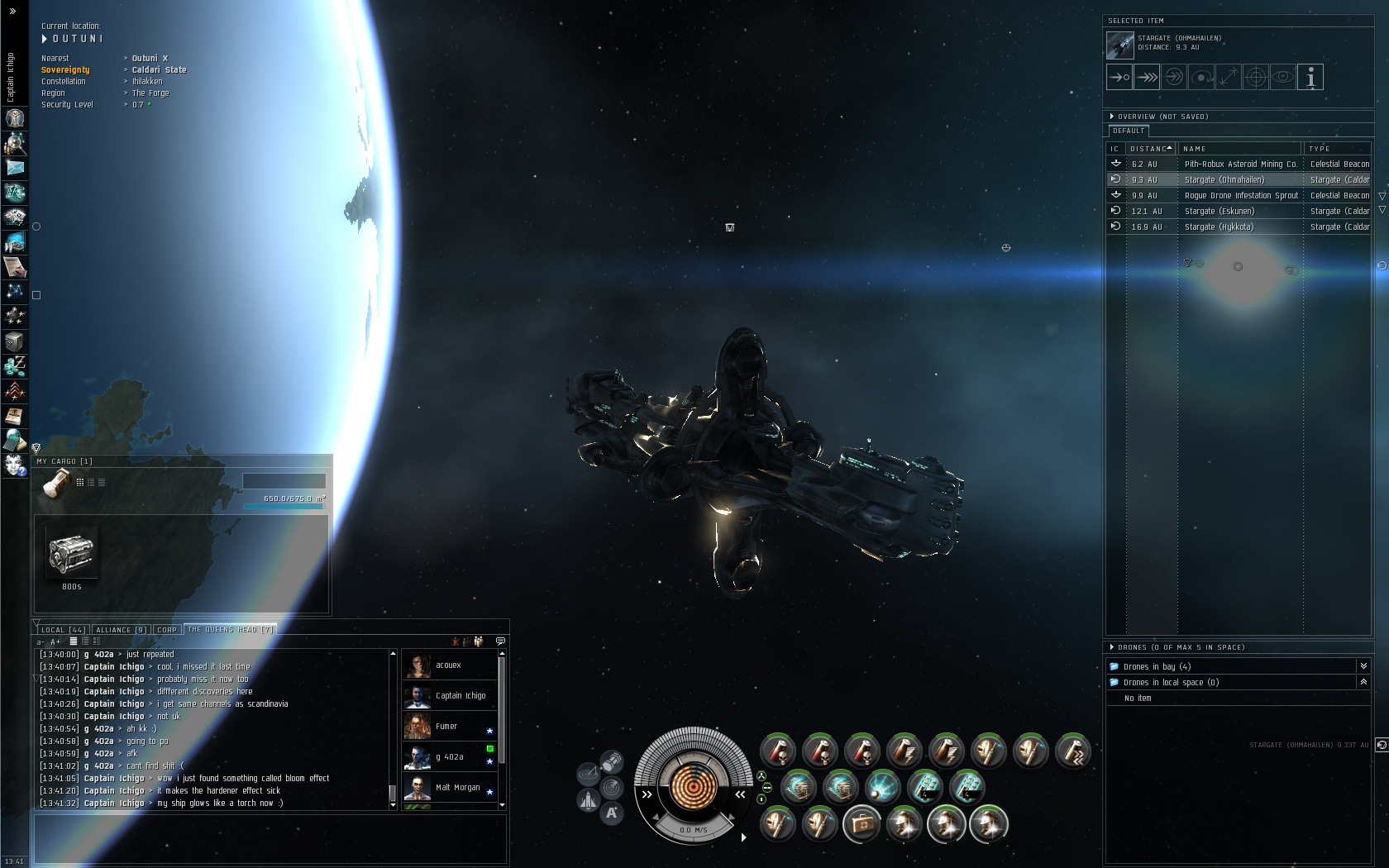Open the Corp chat tab
This screenshot has height=868, width=1389.
[x=167, y=630]
